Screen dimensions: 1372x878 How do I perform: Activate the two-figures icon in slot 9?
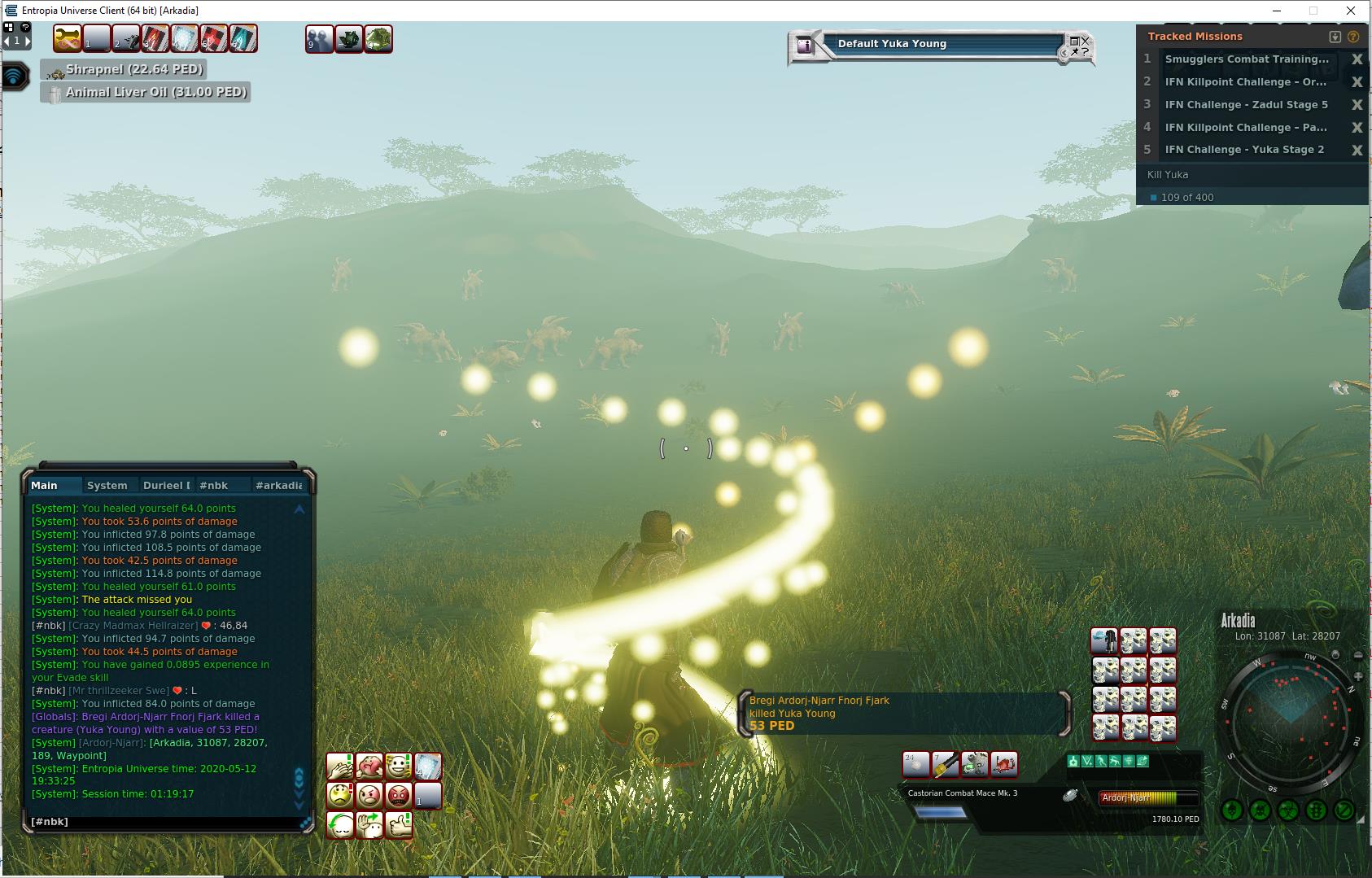click(x=320, y=39)
